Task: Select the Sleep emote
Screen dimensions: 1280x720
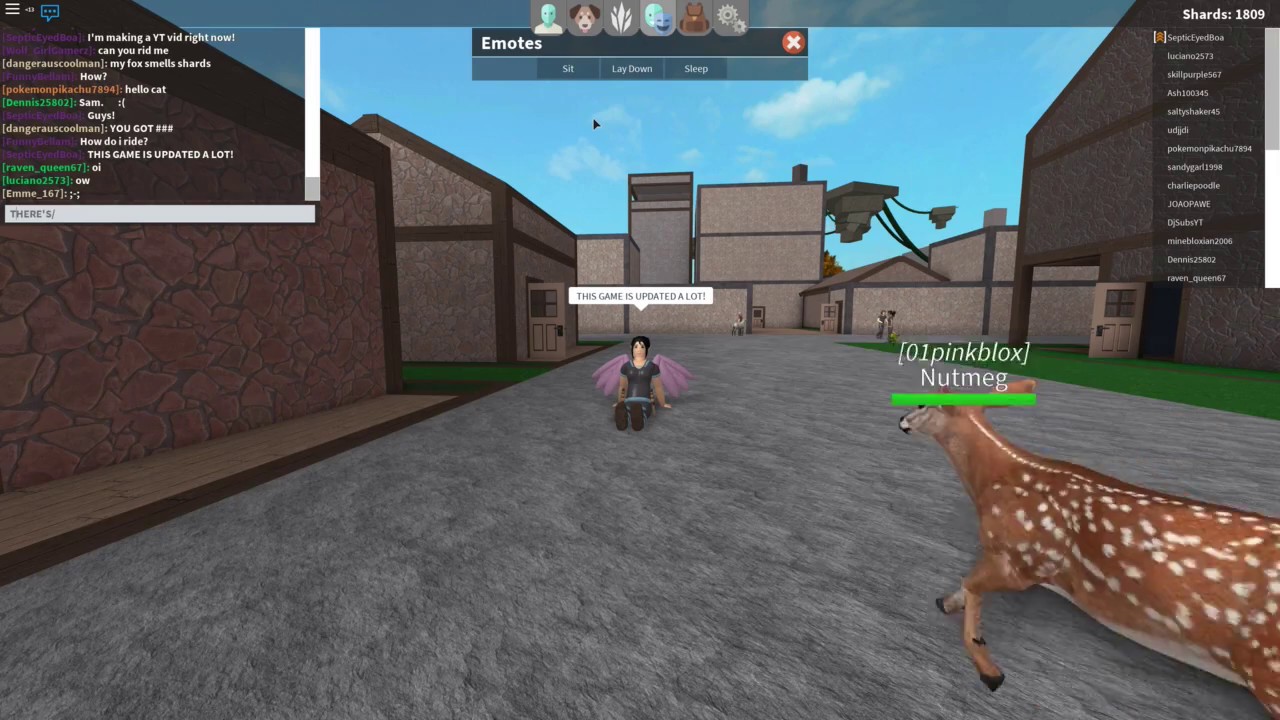Action: coord(696,68)
